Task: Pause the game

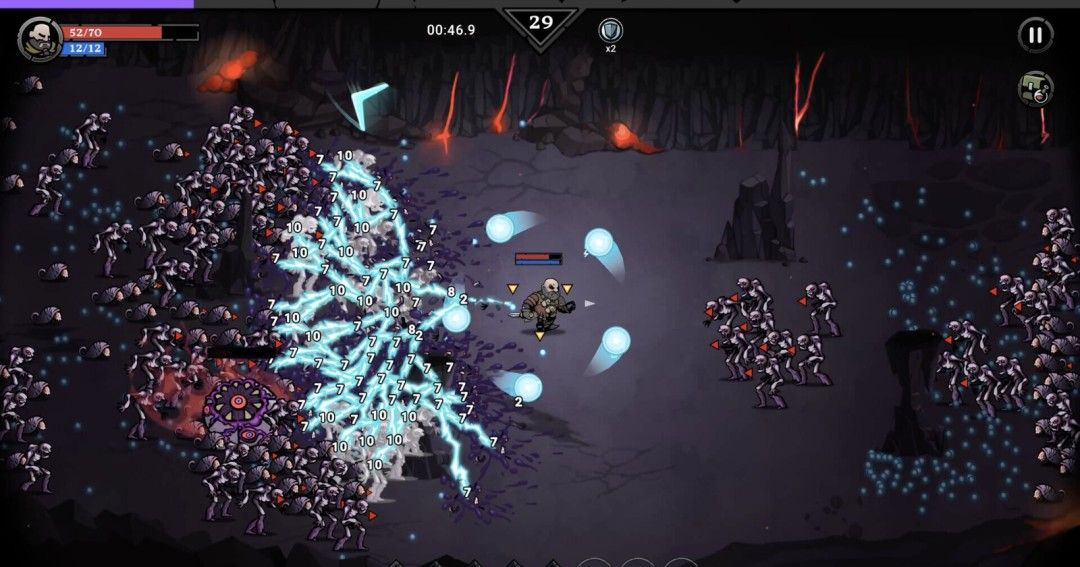Action: (x=1035, y=35)
